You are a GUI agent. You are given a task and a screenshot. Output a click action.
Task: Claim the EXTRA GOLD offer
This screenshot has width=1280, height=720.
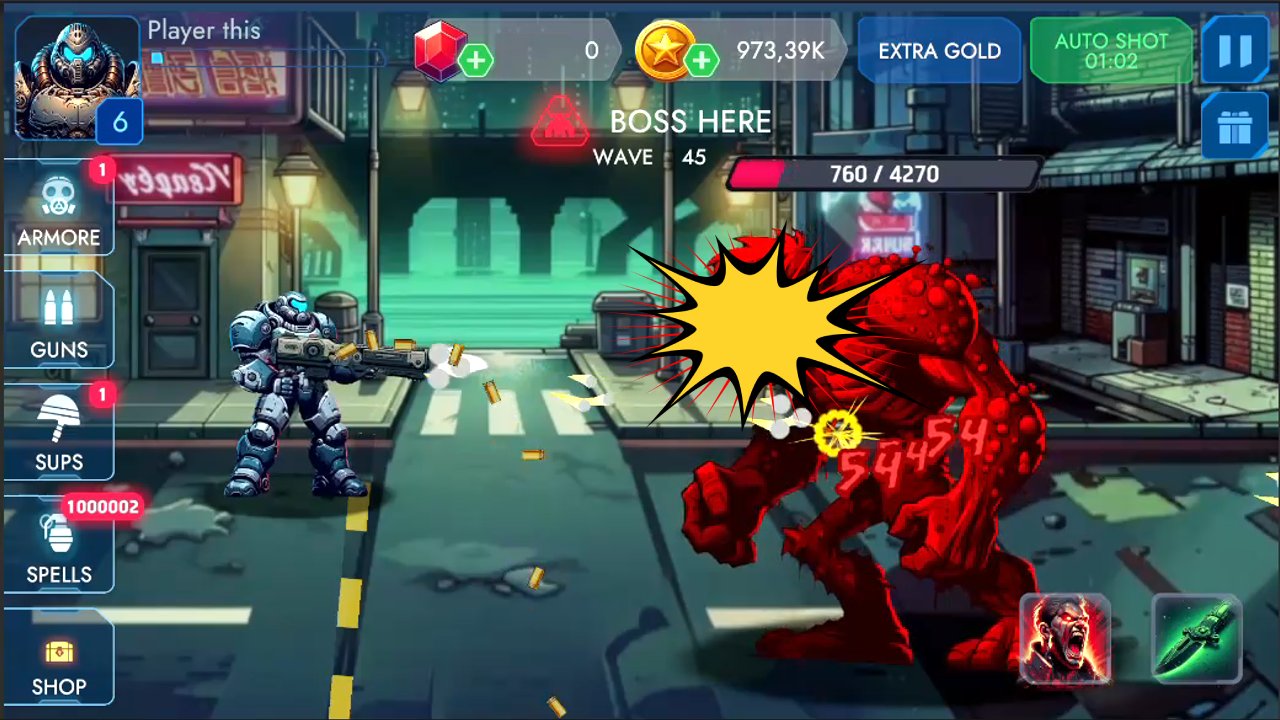click(938, 51)
